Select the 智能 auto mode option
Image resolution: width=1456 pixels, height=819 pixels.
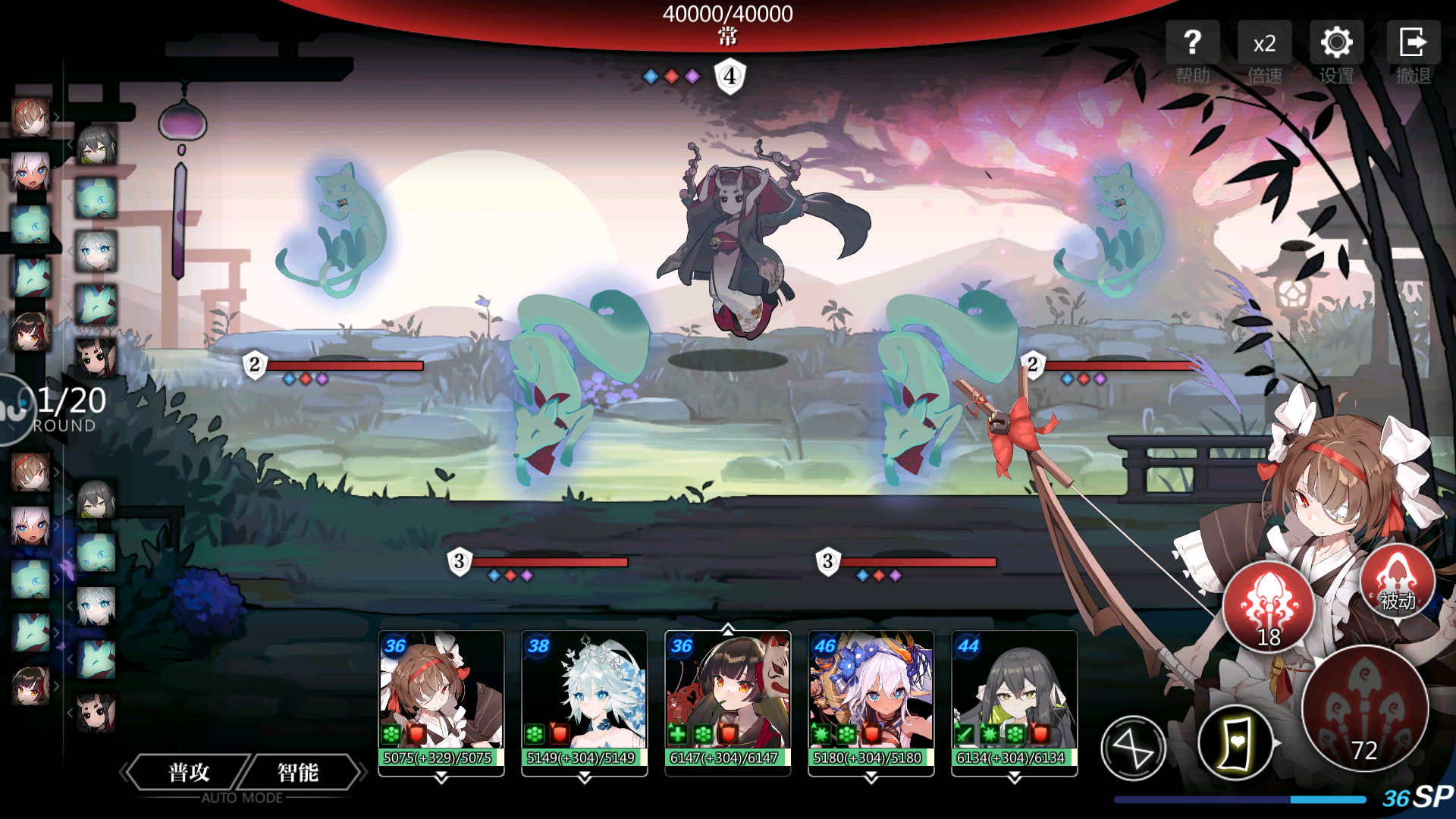(x=298, y=772)
